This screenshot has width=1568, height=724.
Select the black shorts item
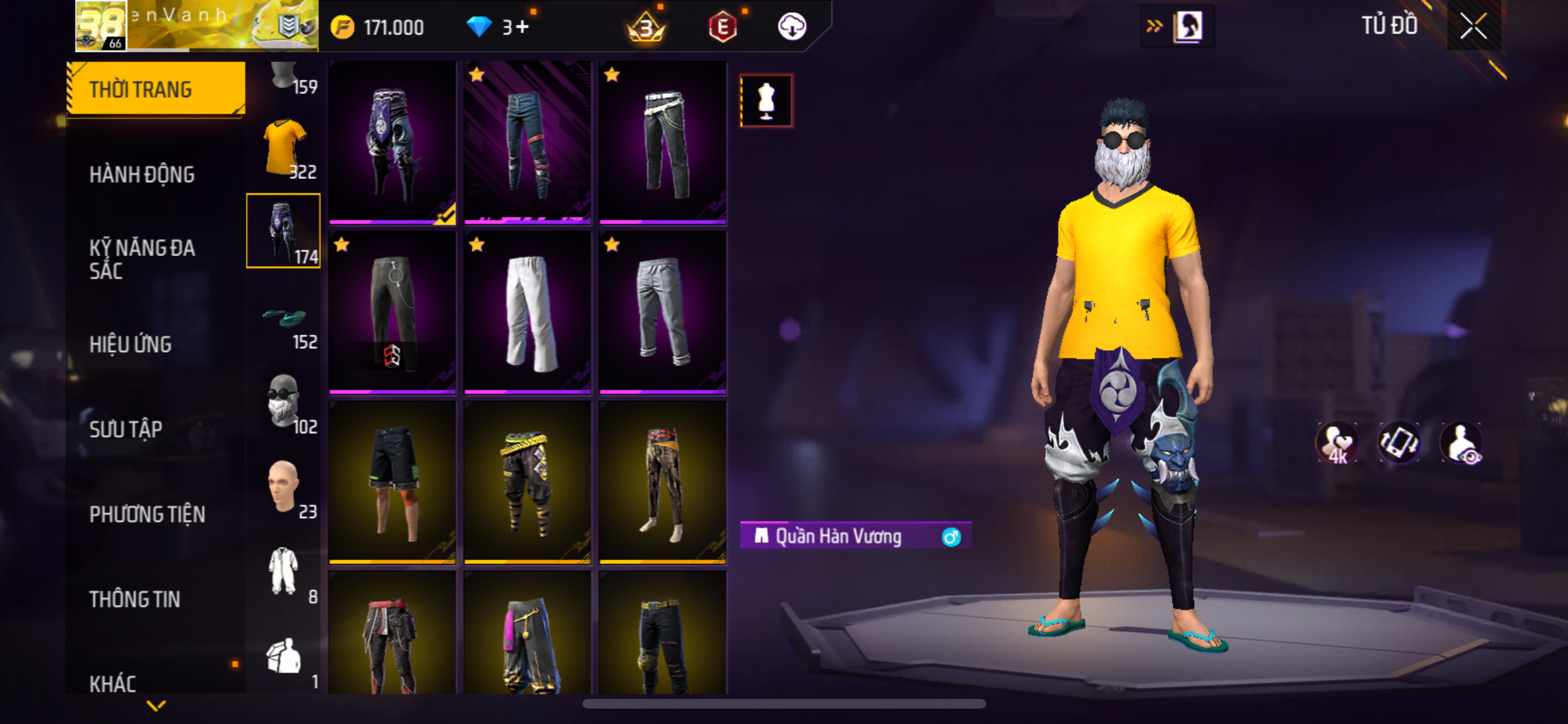click(x=392, y=481)
